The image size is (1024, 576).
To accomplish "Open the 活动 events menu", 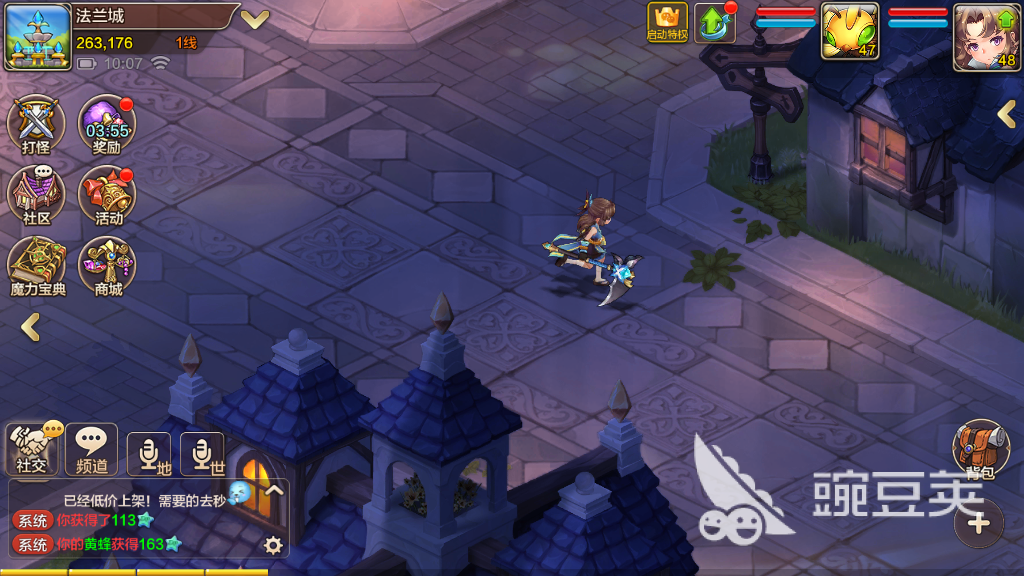I will (108, 195).
